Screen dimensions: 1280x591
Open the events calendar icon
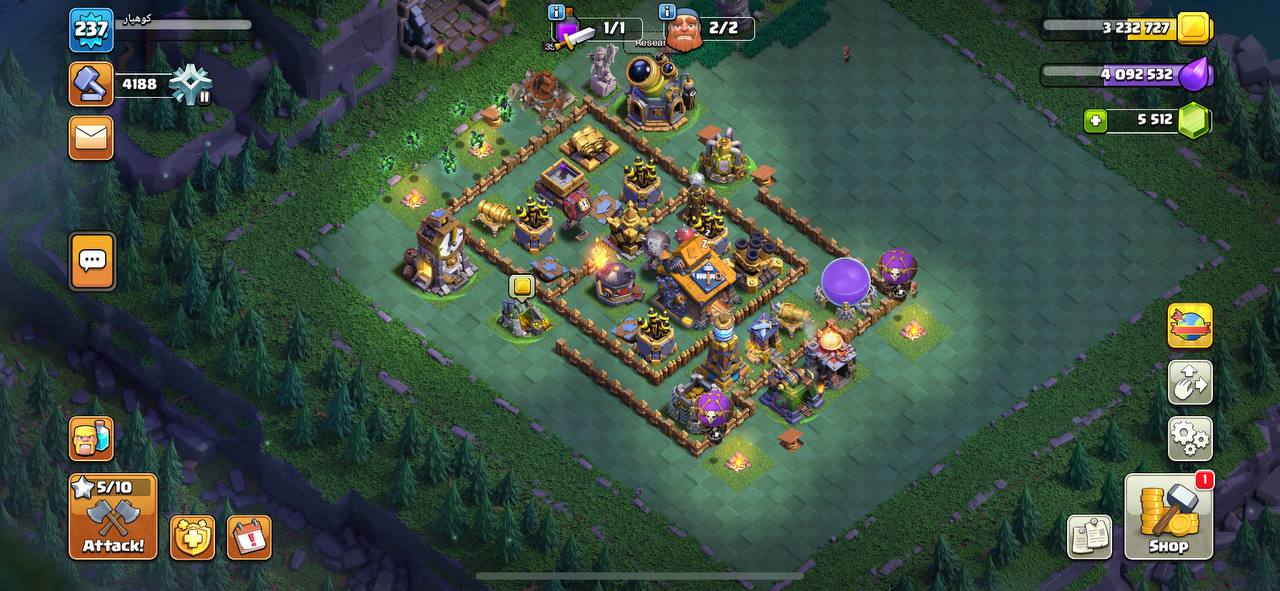249,537
